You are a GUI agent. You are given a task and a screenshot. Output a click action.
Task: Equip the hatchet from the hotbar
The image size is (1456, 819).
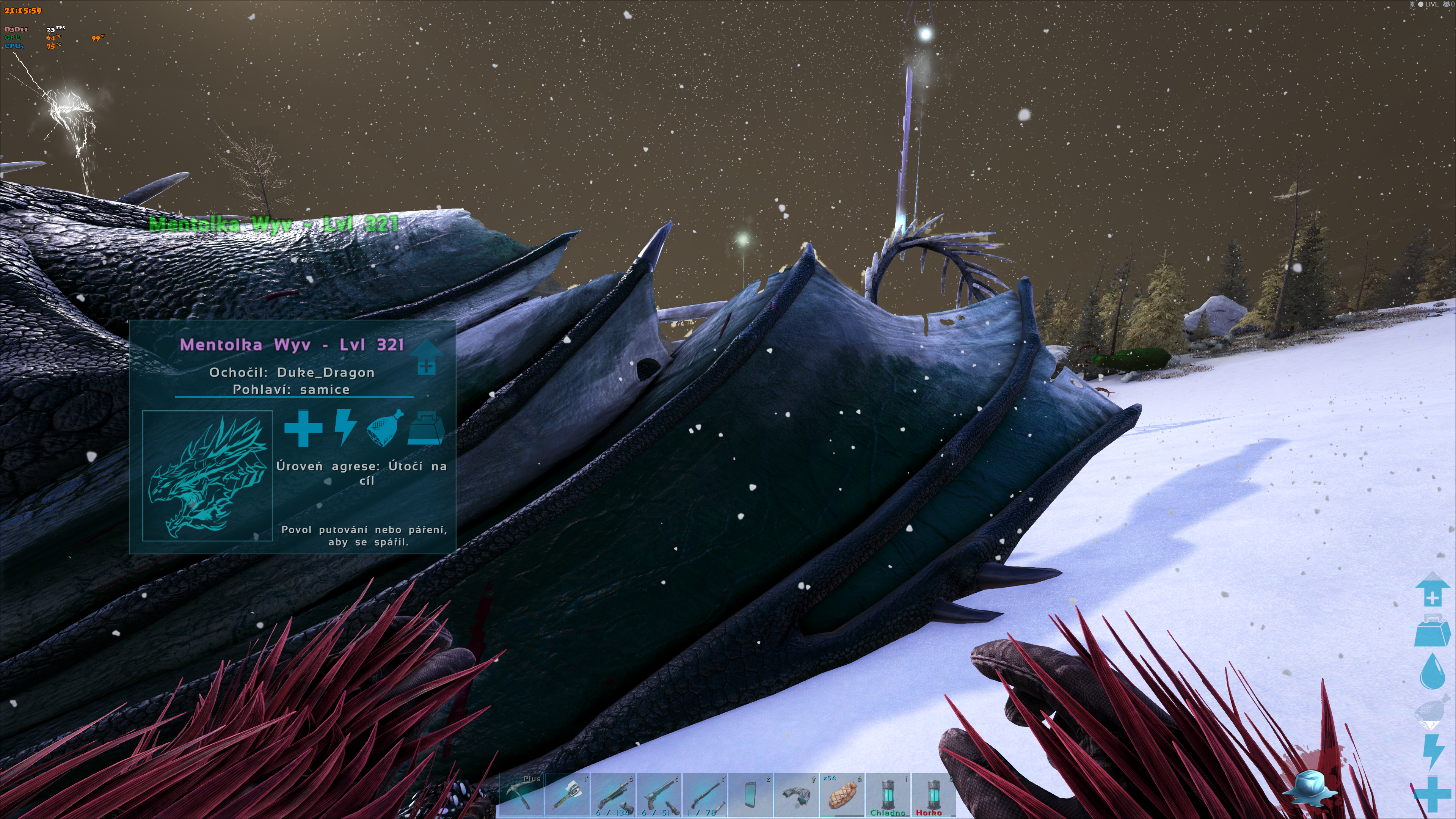567,794
